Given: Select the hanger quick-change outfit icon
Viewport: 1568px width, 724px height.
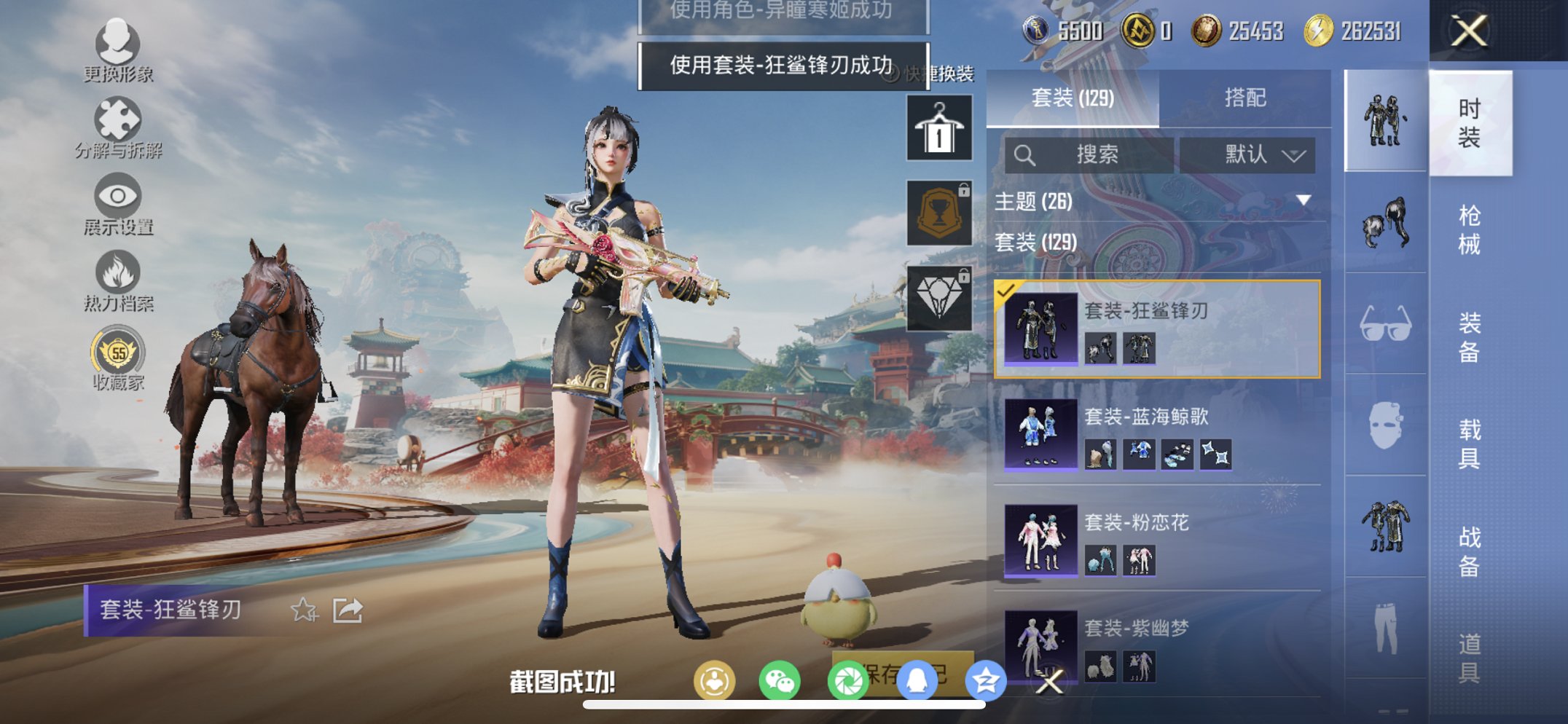Looking at the screenshot, I should point(938,130).
